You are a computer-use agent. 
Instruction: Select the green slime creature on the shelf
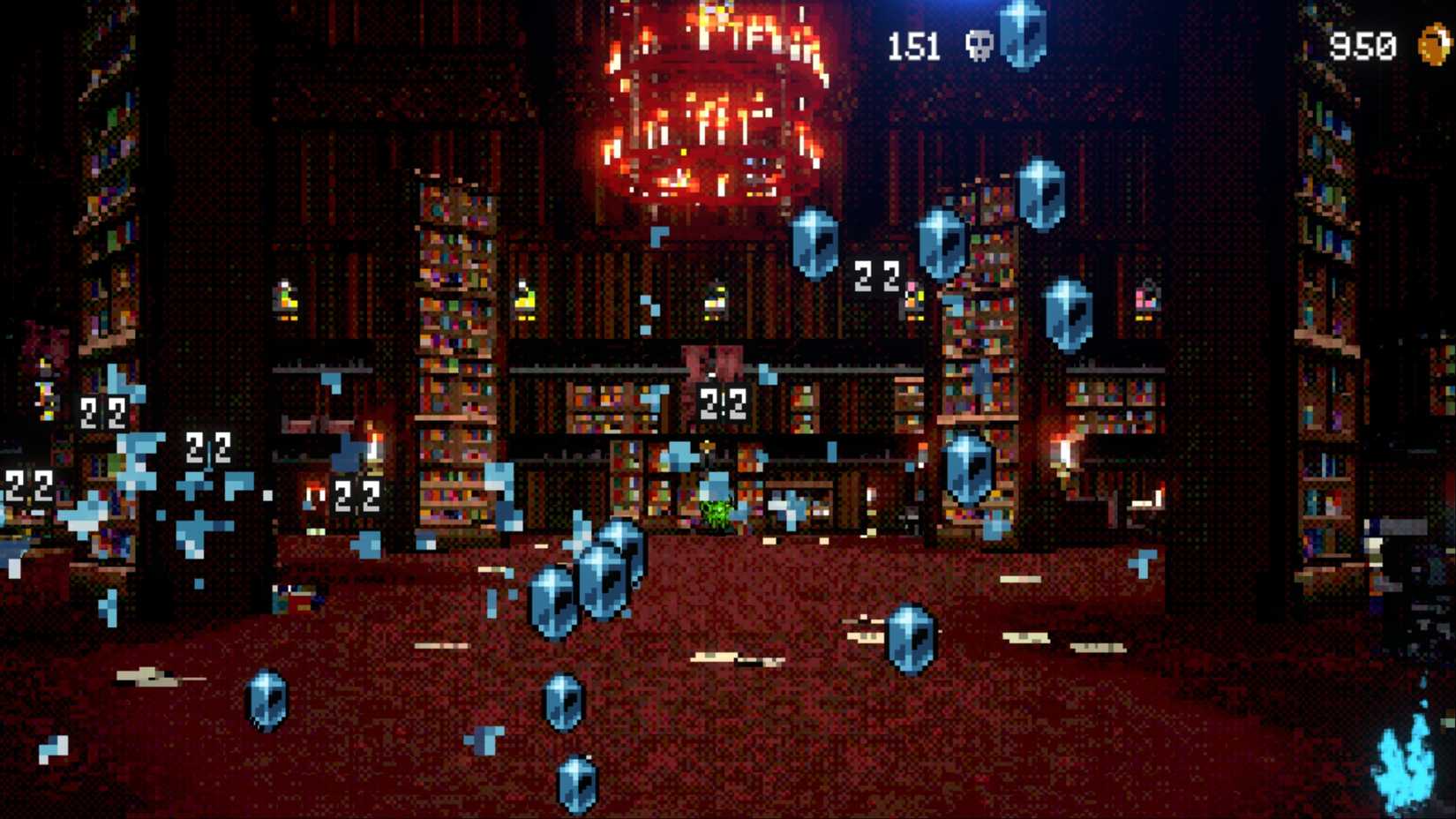coord(715,512)
